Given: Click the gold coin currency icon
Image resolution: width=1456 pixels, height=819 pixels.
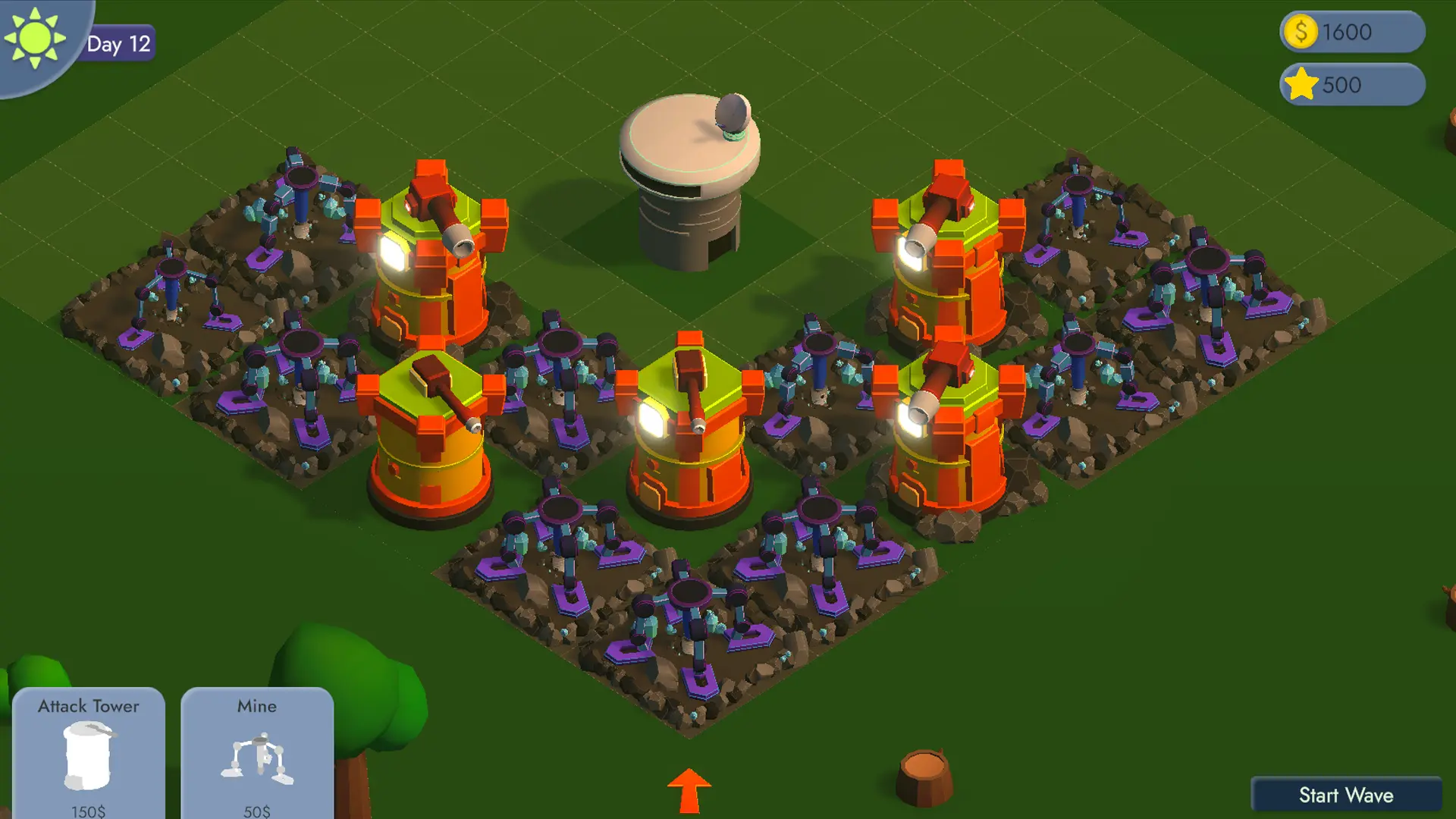Looking at the screenshot, I should tap(1302, 31).
